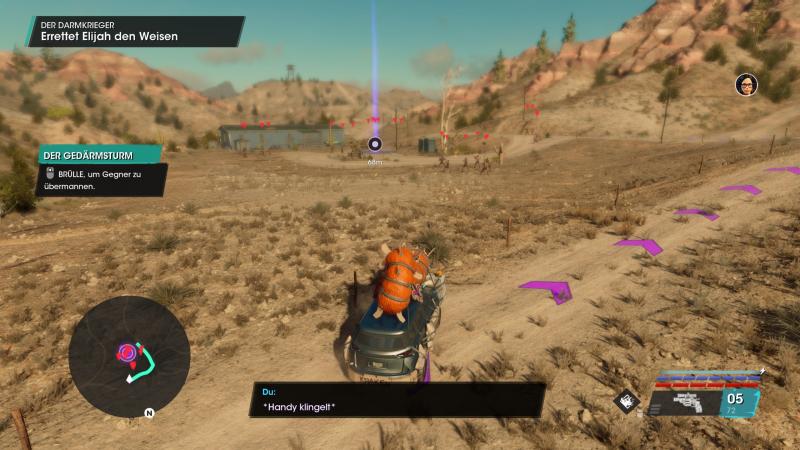The image size is (800, 450).
Task: Click the 'Der Gedärmsturm' ability panel
Action: [x=100, y=170]
